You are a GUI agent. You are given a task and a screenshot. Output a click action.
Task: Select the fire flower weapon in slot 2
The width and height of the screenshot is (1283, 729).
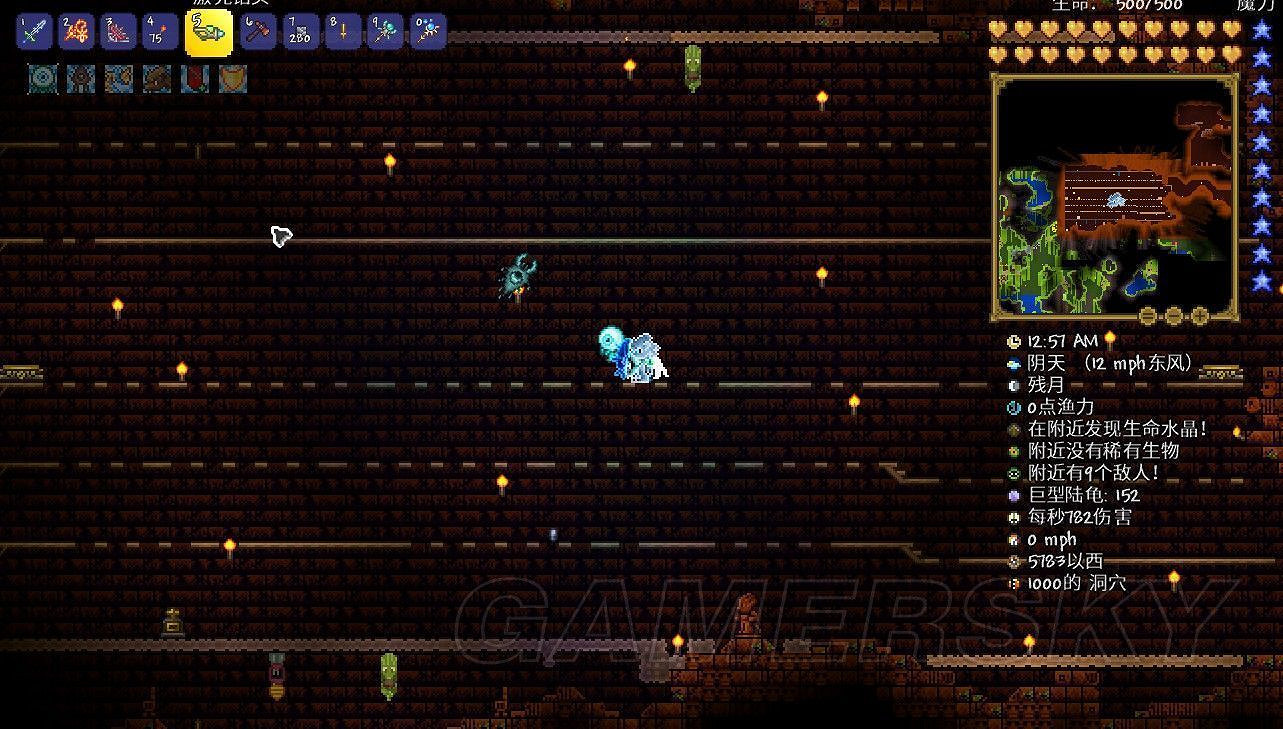[75, 31]
